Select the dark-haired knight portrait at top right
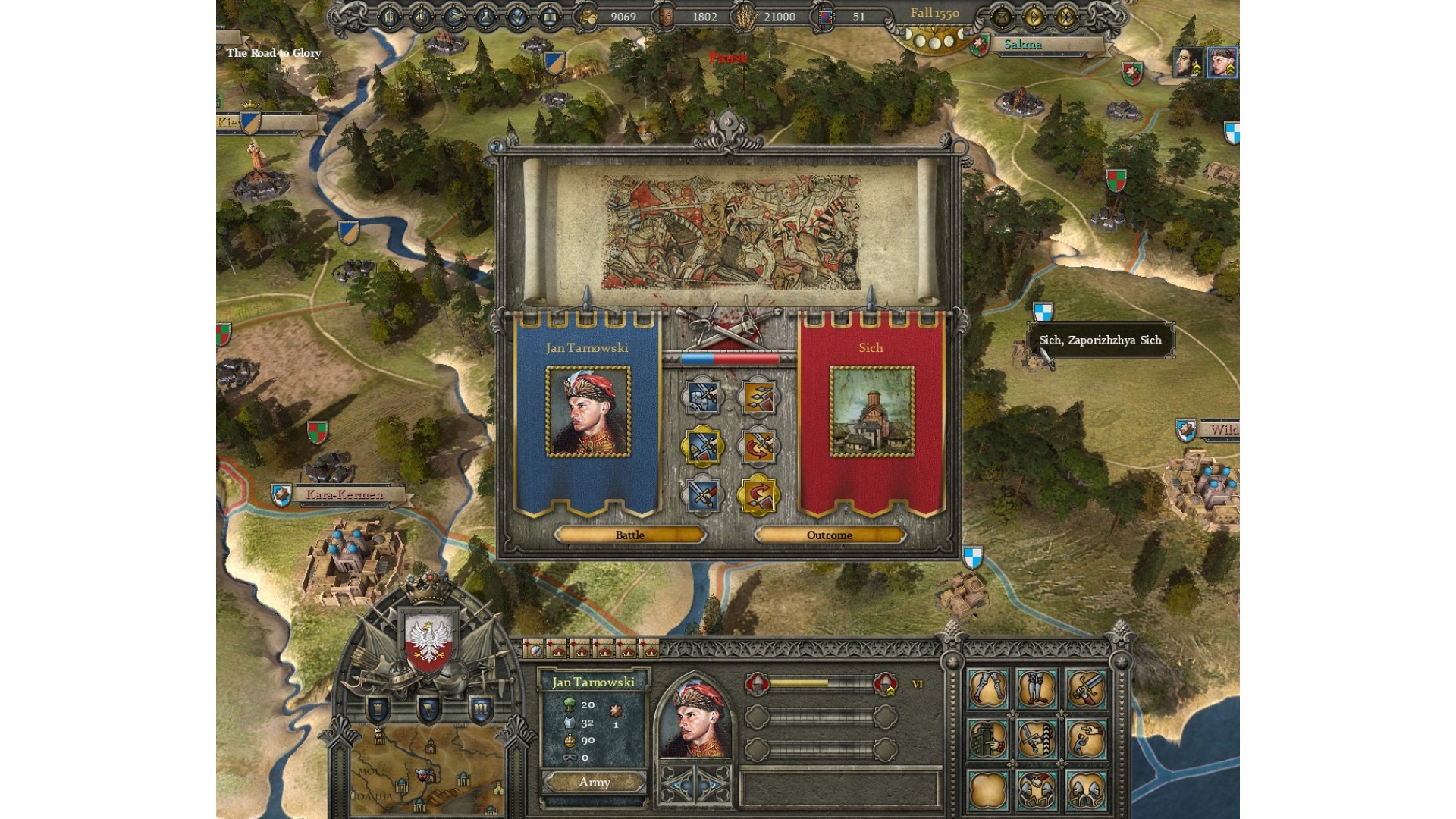 1188,62
